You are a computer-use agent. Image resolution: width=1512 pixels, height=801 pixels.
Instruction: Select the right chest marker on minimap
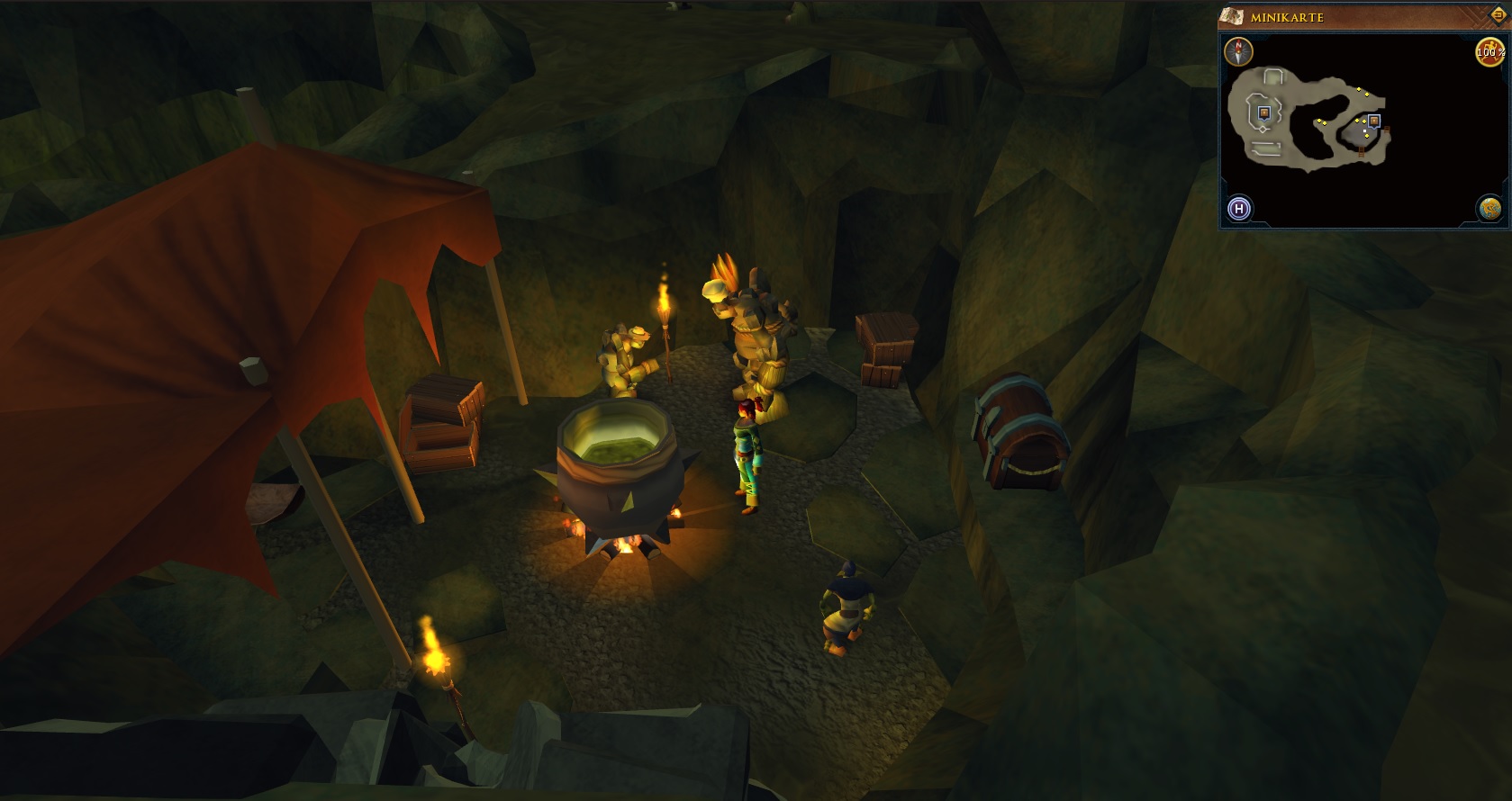1374,121
